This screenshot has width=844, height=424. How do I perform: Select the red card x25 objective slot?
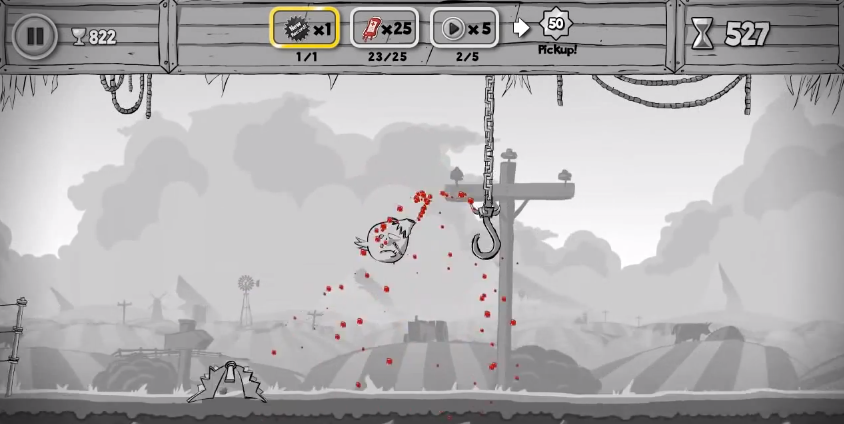[x=384, y=28]
